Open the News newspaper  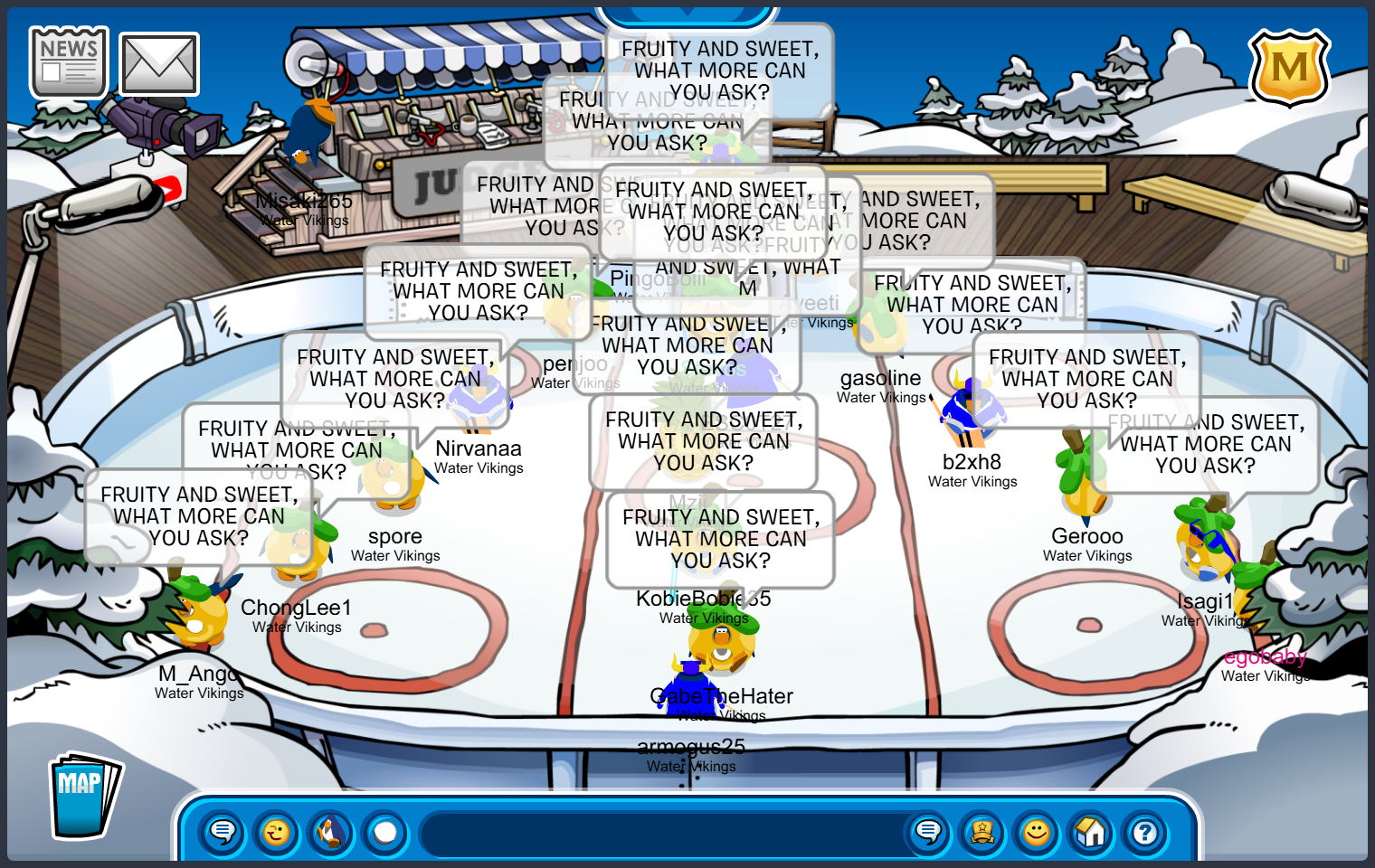click(x=69, y=61)
